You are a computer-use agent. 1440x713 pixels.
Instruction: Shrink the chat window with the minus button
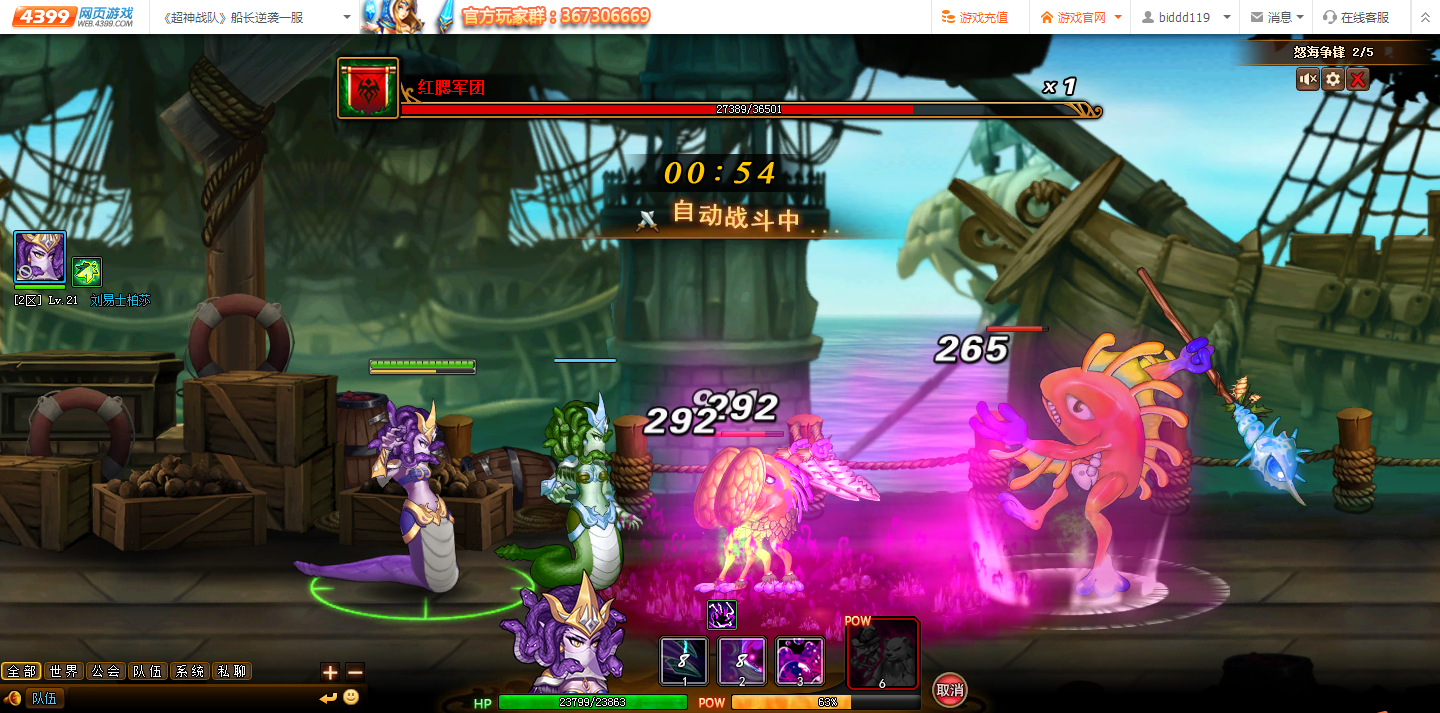354,672
